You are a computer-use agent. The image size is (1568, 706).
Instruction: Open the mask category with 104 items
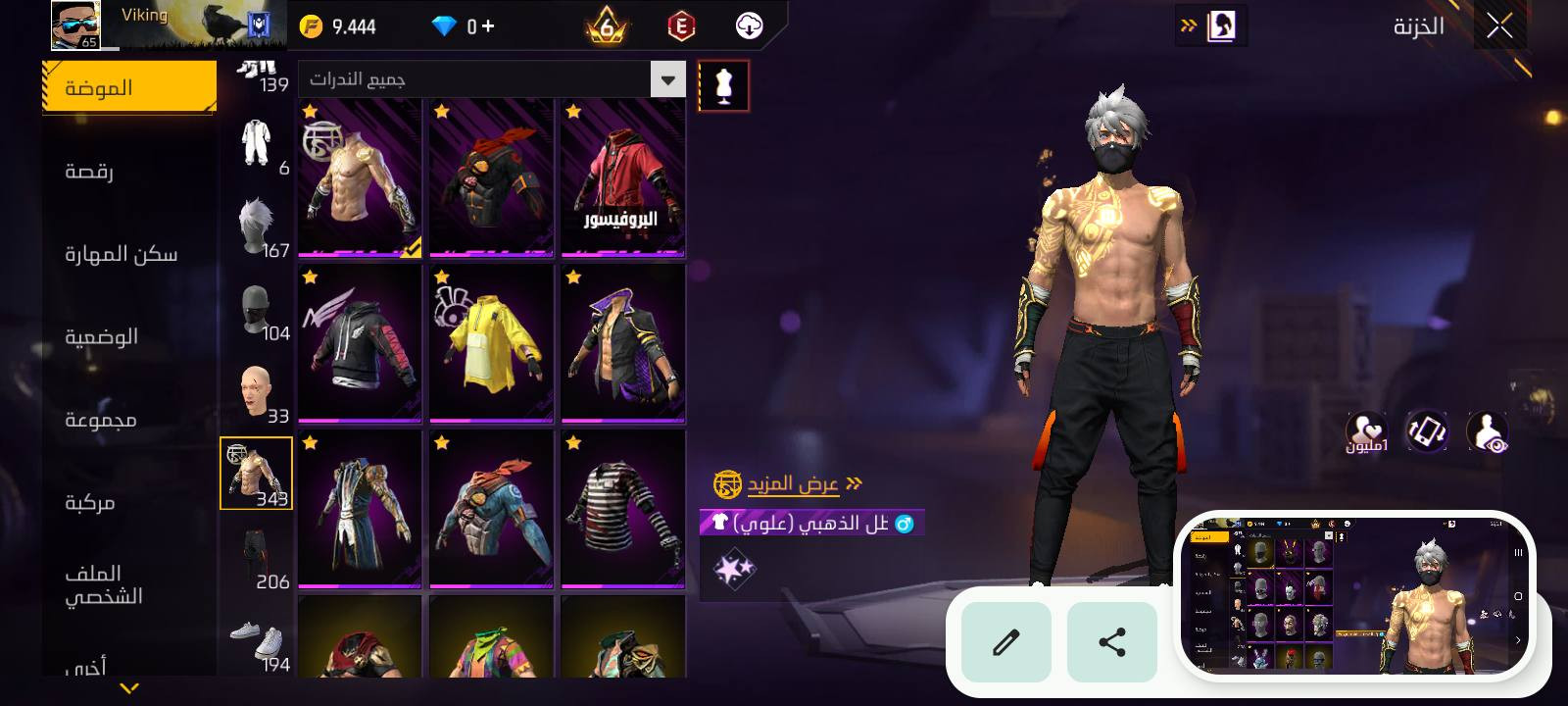tap(258, 312)
